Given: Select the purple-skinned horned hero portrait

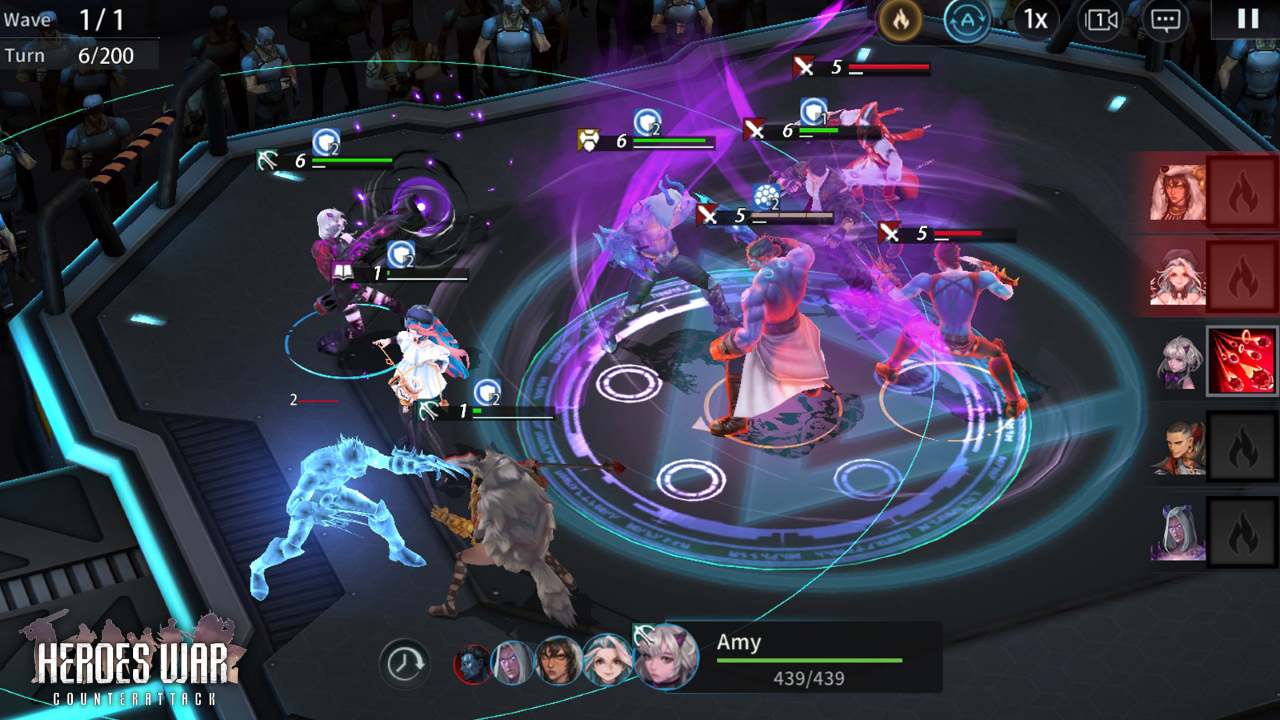Looking at the screenshot, I should (1178, 532).
